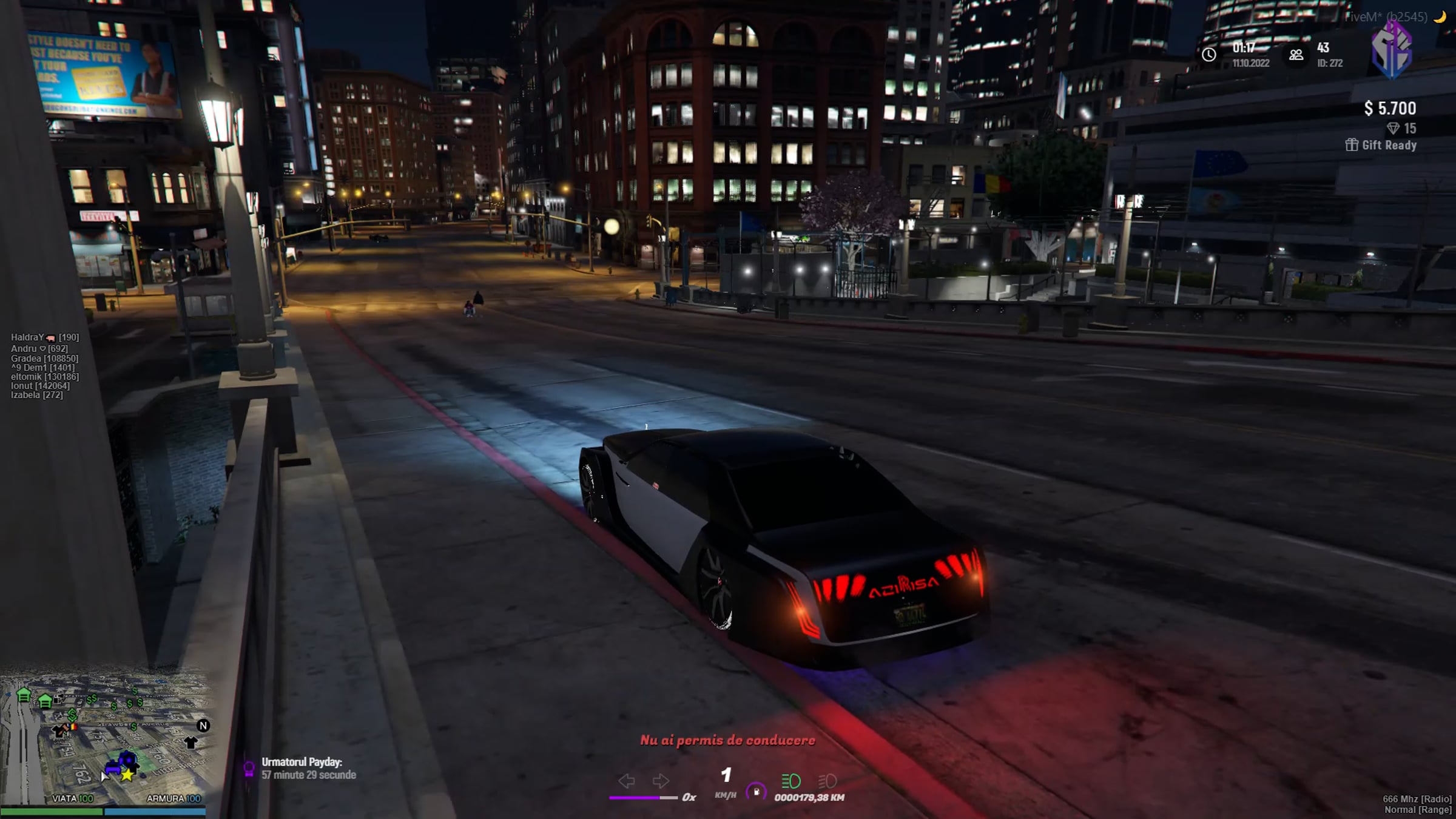This screenshot has height=819, width=1456.
Task: Select the clock icon beside the time
Action: [1208, 55]
